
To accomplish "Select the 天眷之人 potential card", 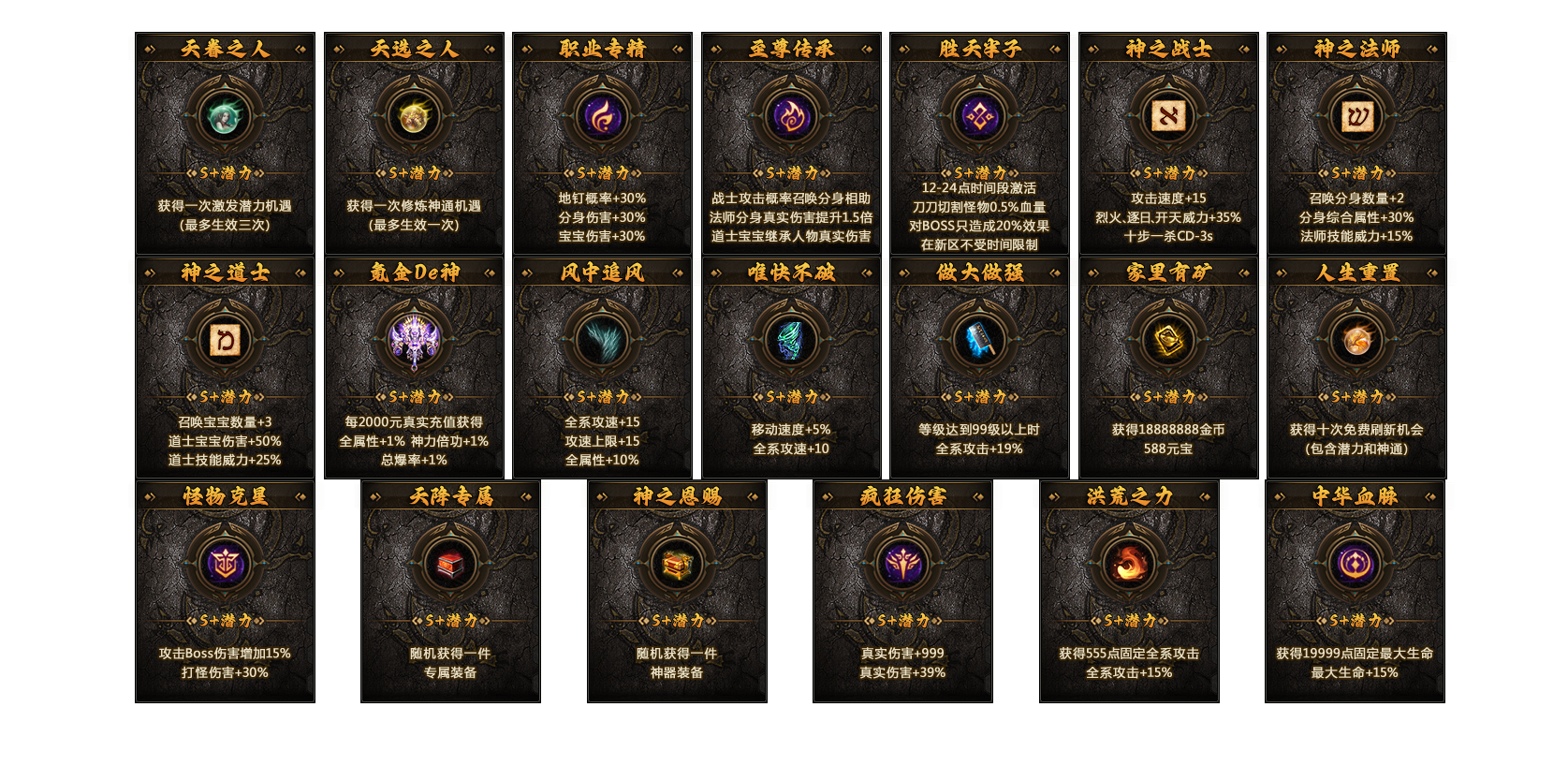I will tap(225, 143).
